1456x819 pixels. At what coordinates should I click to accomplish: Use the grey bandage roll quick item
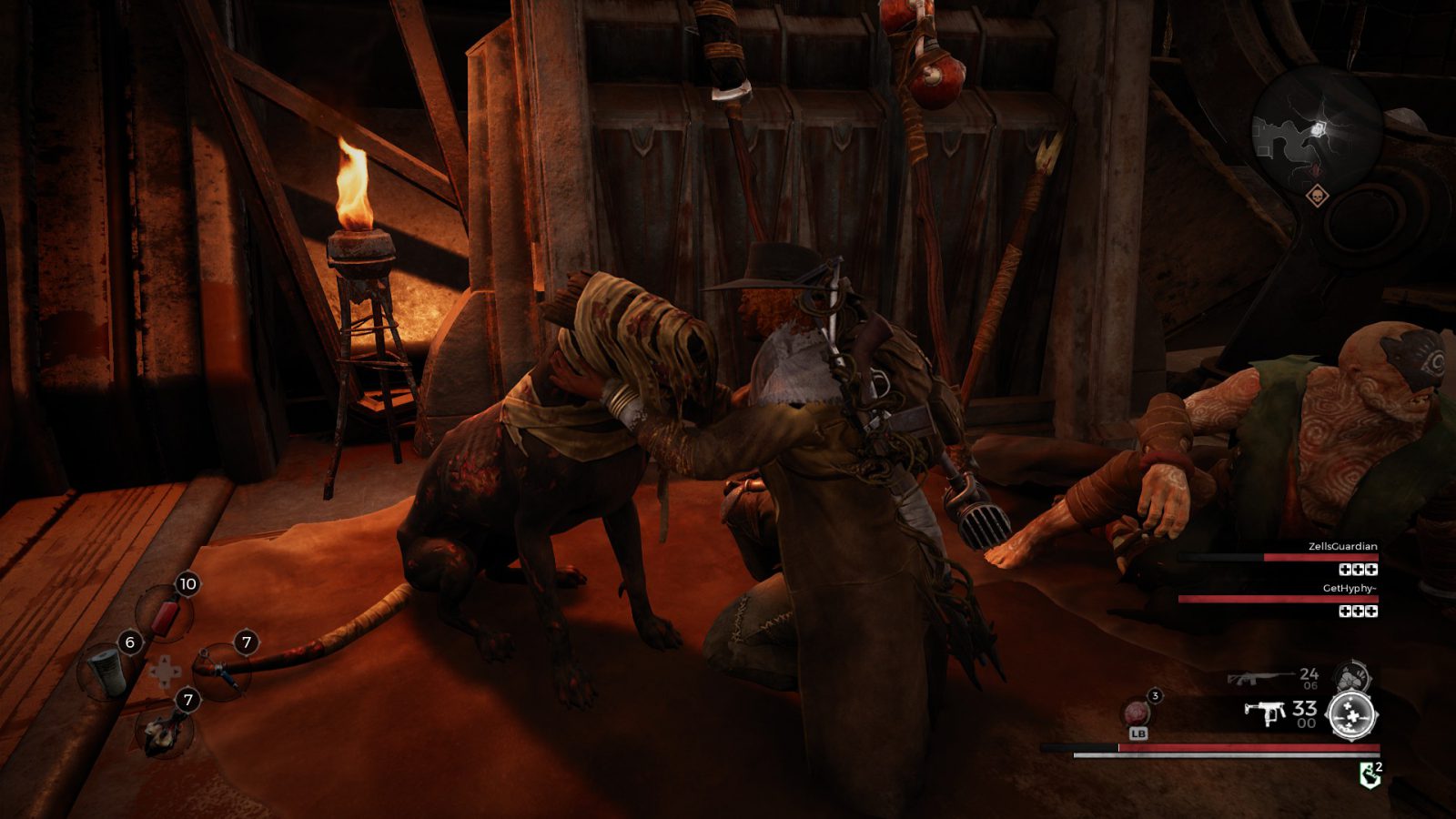106,672
